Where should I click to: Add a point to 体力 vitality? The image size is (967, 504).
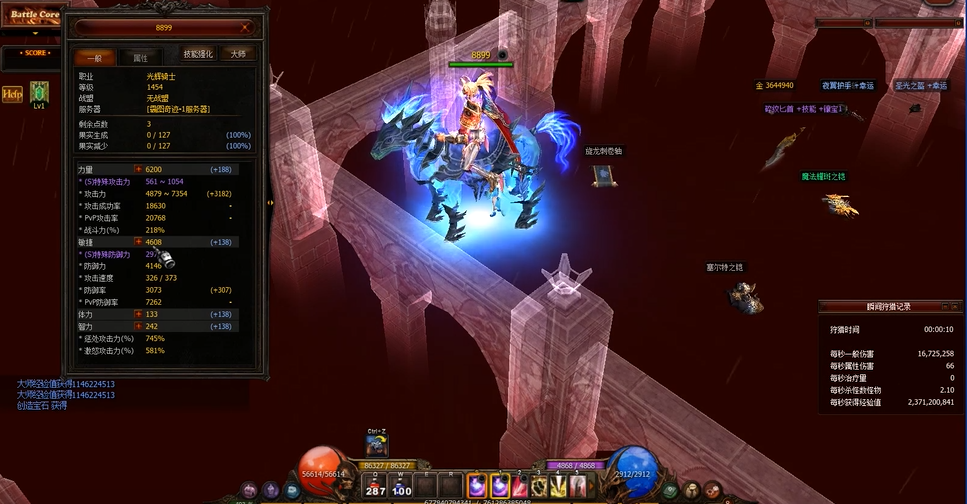click(138, 314)
